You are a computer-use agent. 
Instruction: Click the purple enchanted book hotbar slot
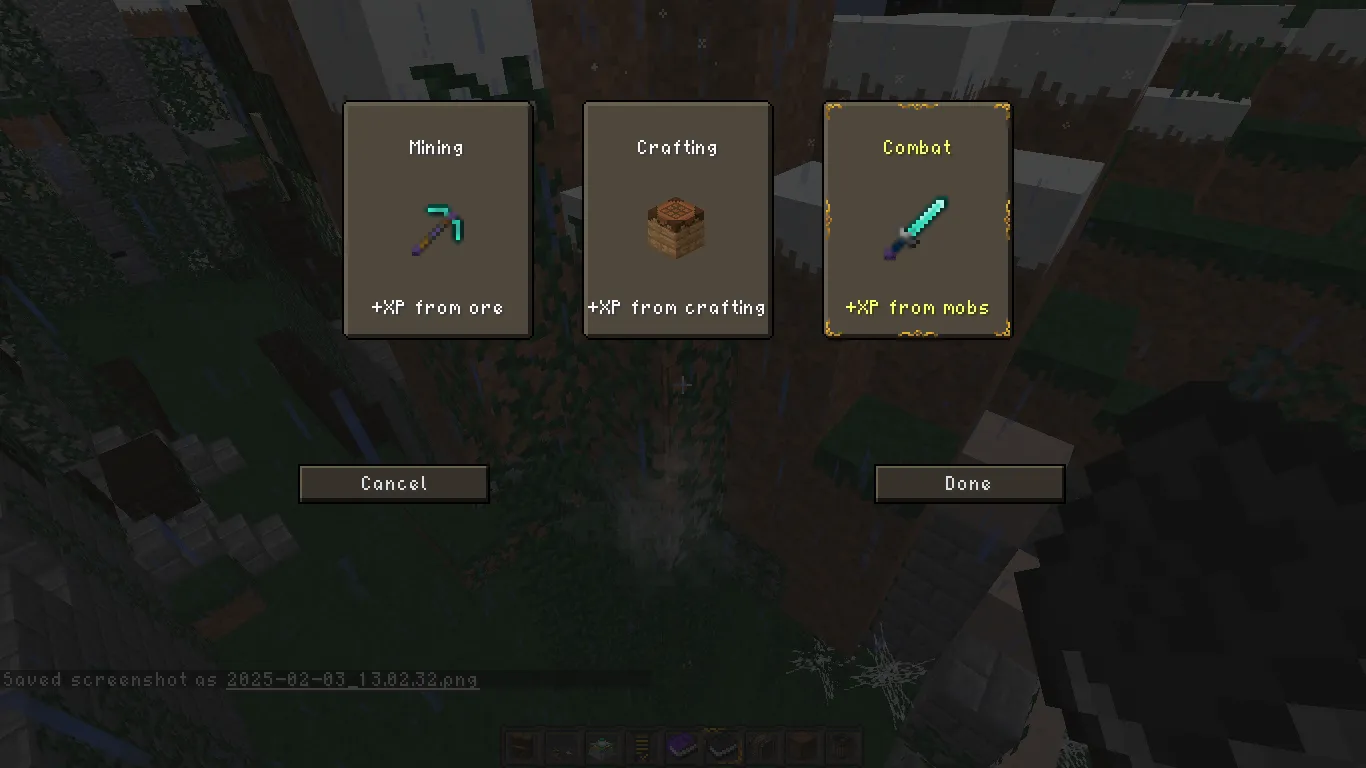[x=682, y=746]
